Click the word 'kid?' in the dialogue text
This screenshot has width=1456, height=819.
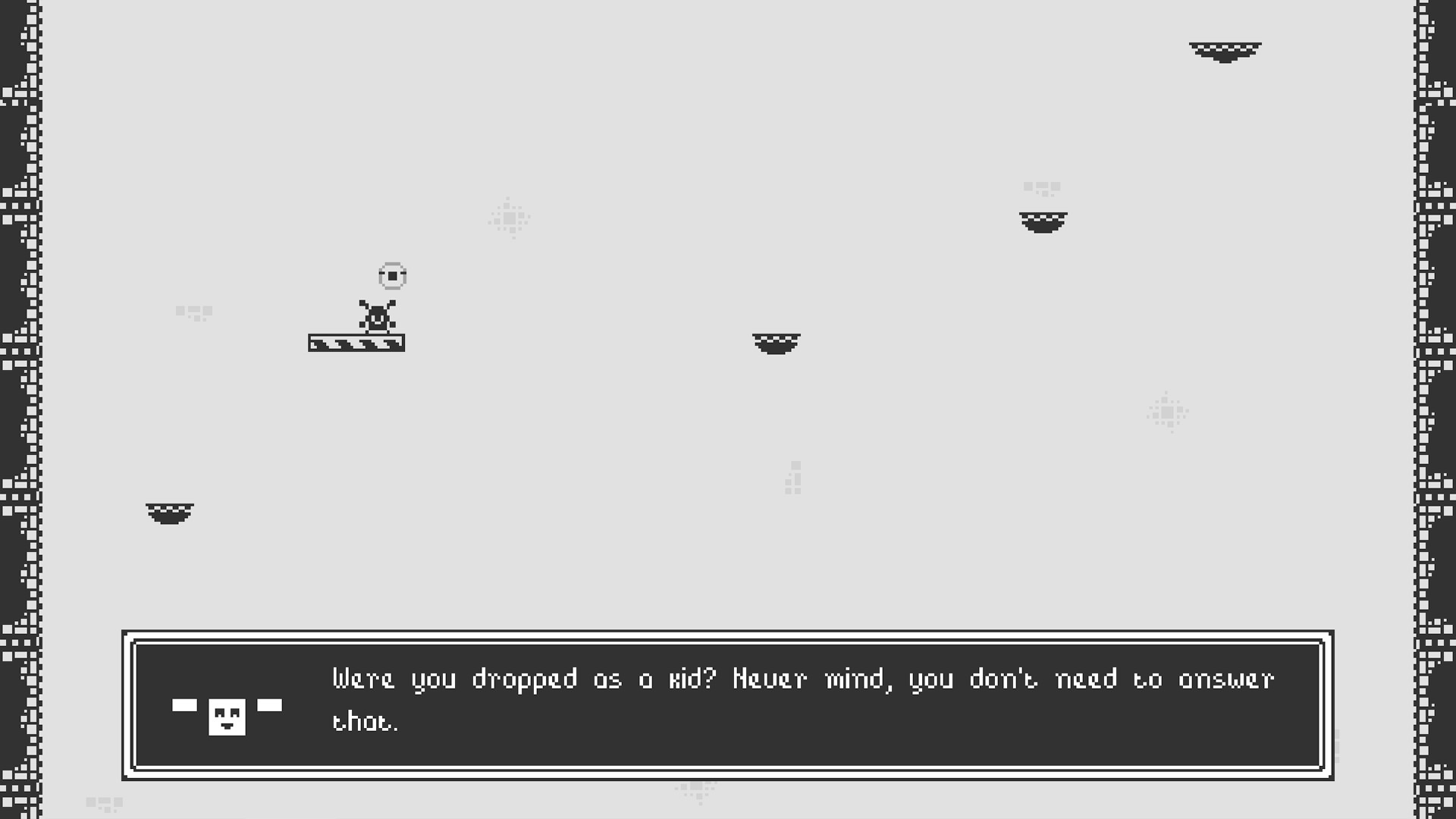(693, 680)
